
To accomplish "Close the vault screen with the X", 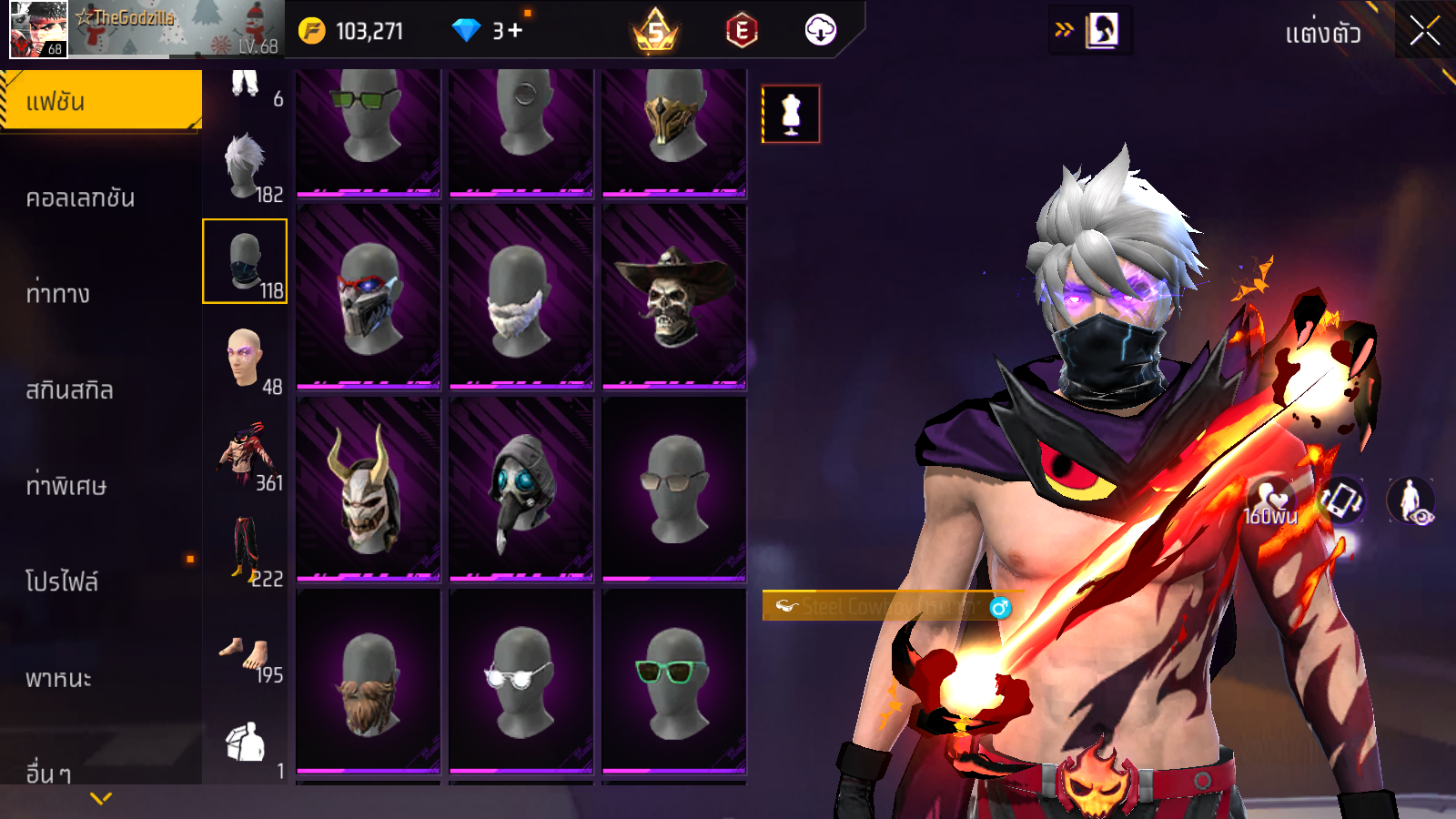I will tap(1424, 32).
